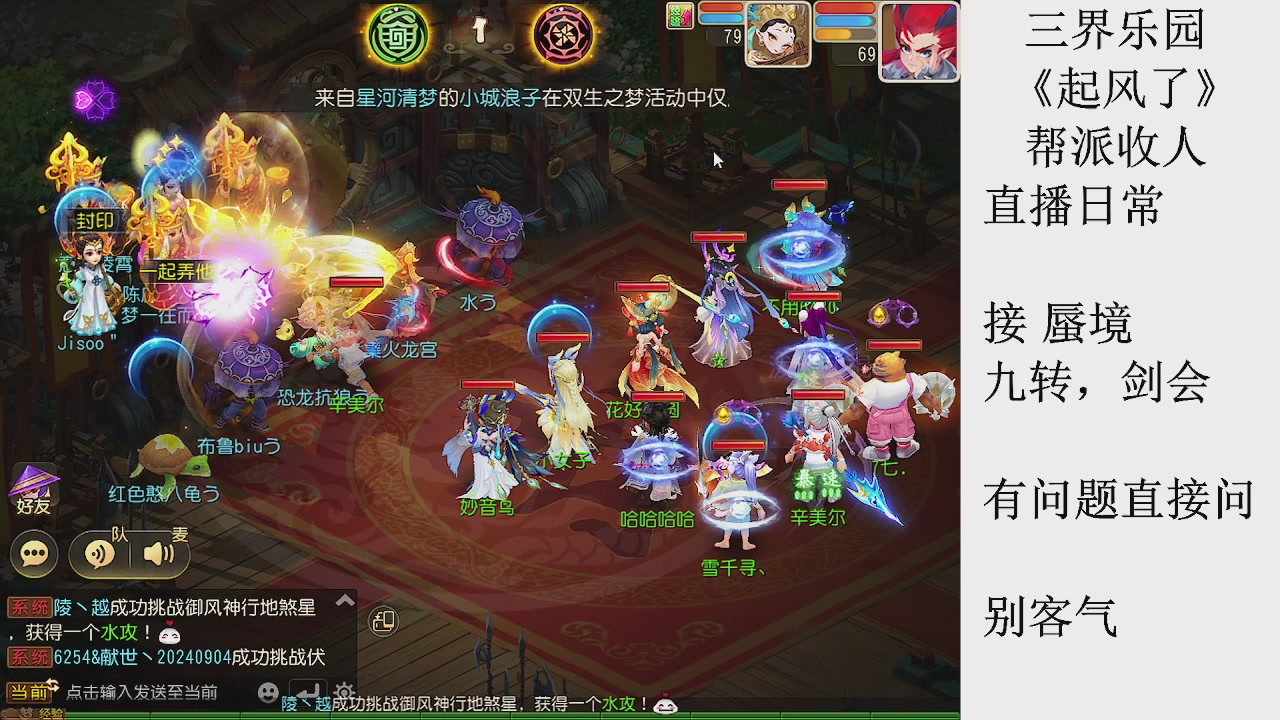Image resolution: width=1280 pixels, height=720 pixels.
Task: Expand the chat log with the up chevron
Action: (345, 600)
